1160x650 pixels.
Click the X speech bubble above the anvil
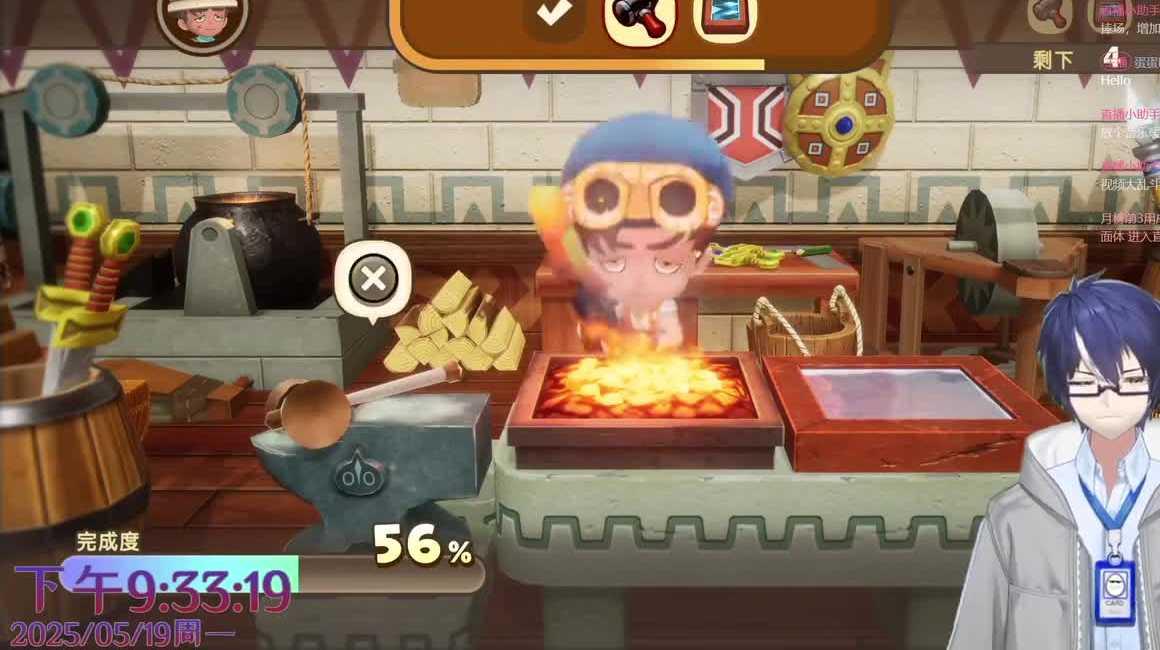pyautogui.click(x=373, y=279)
